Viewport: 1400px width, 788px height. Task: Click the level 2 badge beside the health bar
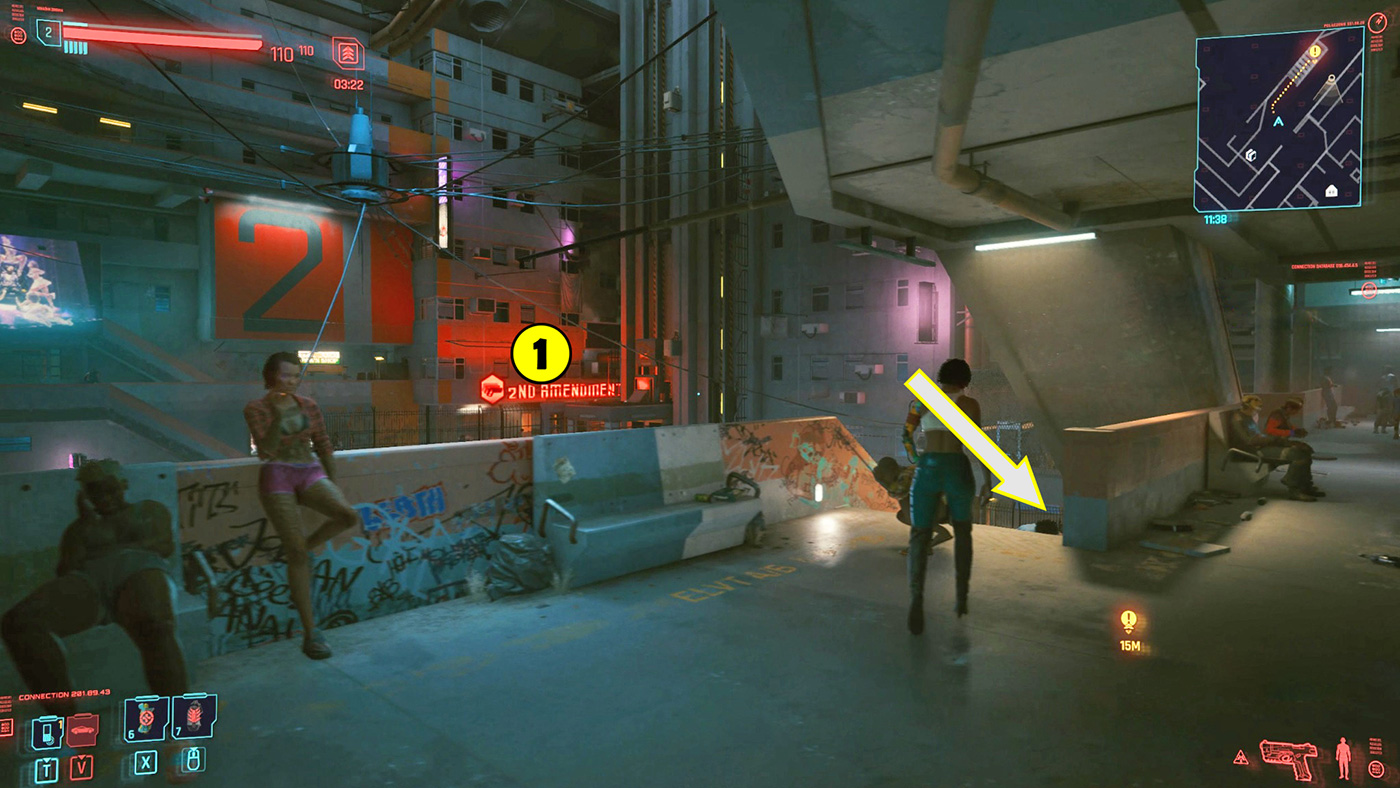47,33
